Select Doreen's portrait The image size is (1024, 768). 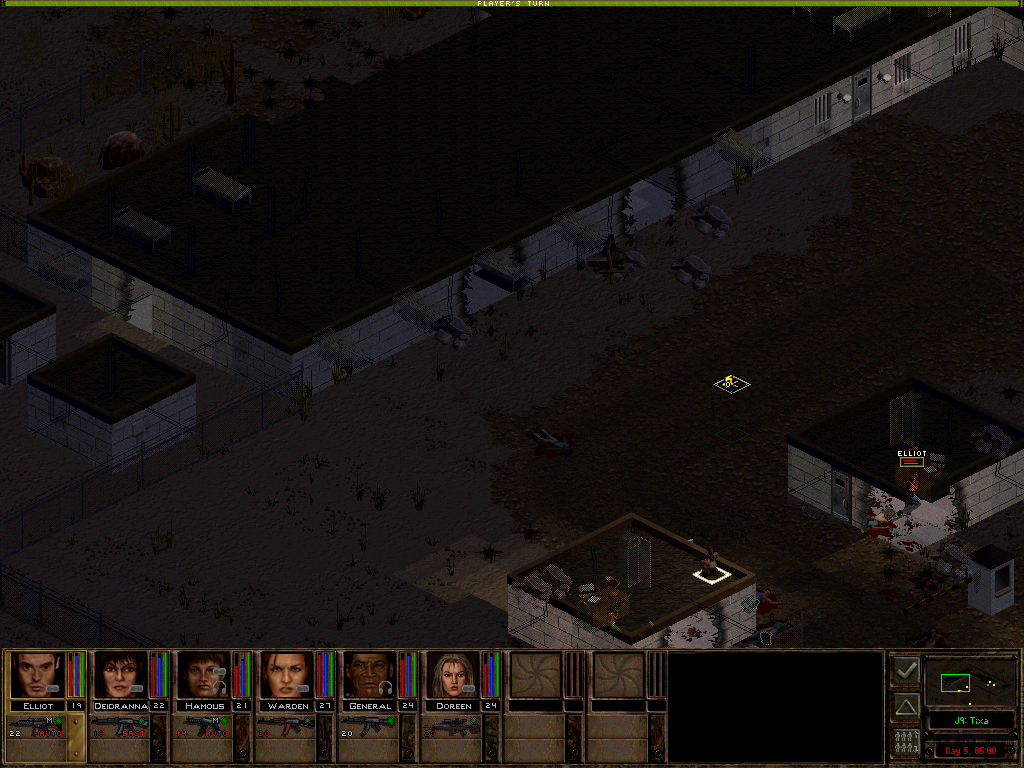(453, 675)
